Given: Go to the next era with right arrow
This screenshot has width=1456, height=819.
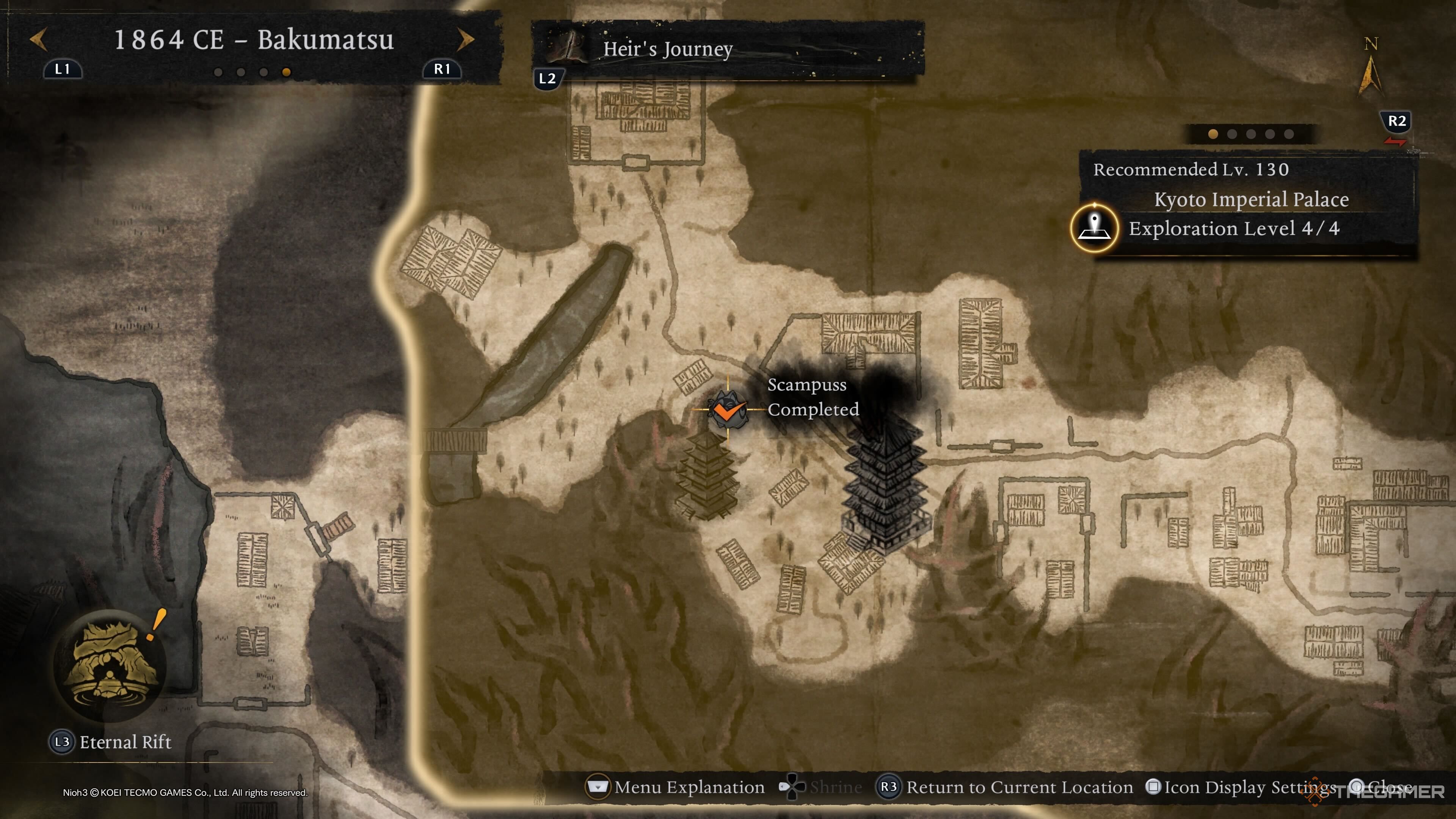Looking at the screenshot, I should pos(466,39).
